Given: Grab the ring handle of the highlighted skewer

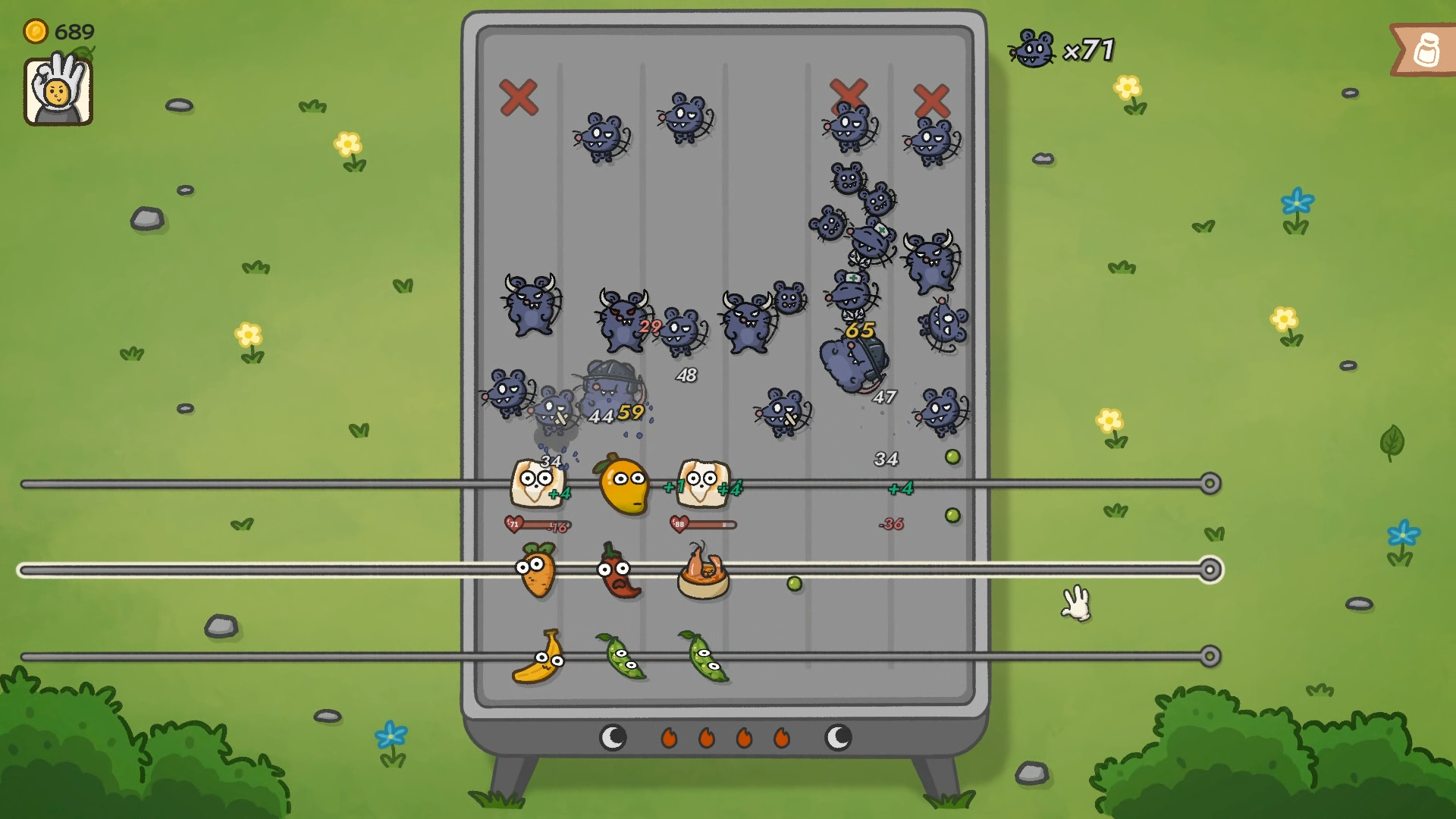Looking at the screenshot, I should click(x=1210, y=570).
